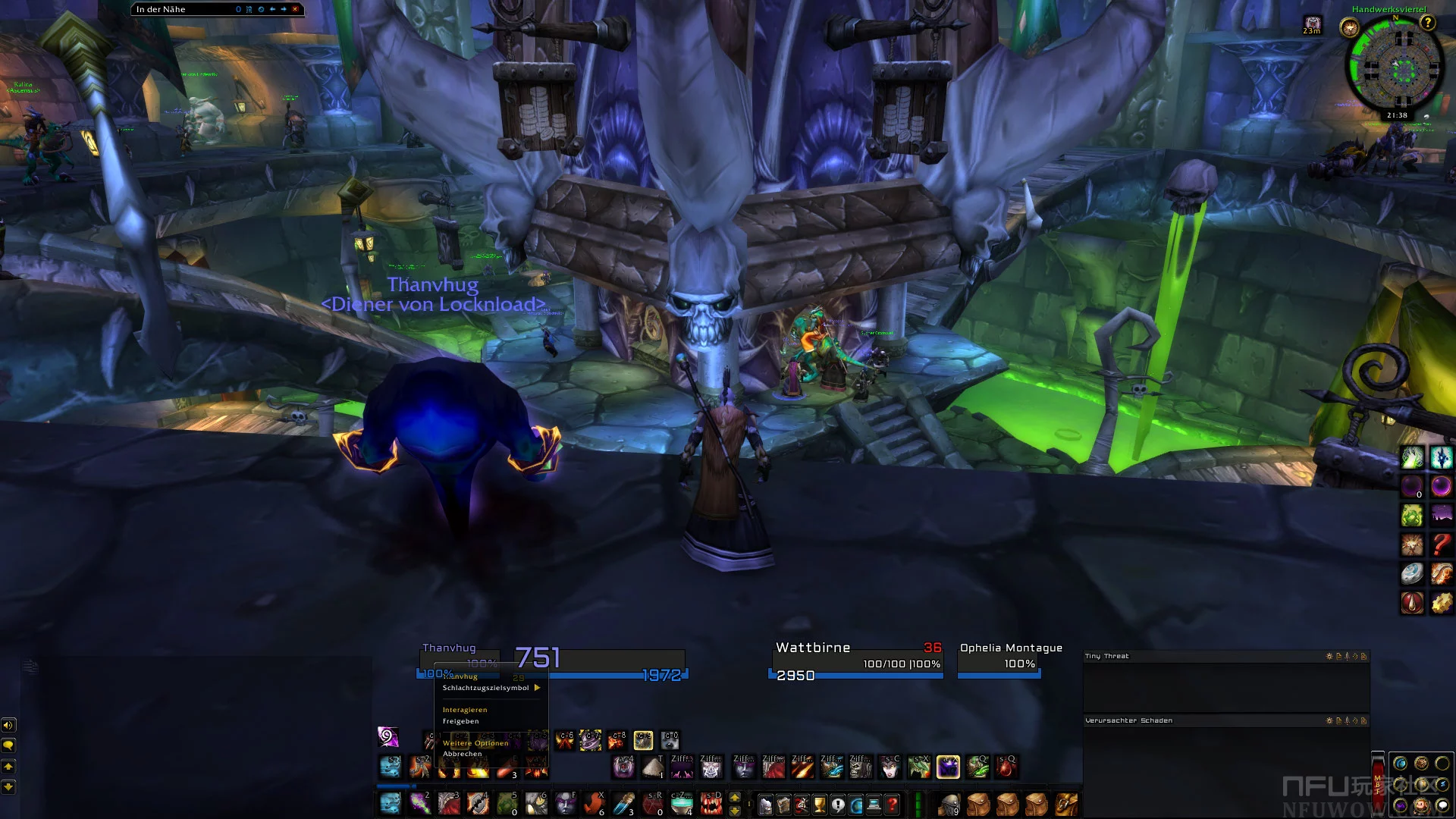1456x819 pixels.
Task: Open Verursachter Schaden meter settings gear
Action: point(1329,721)
